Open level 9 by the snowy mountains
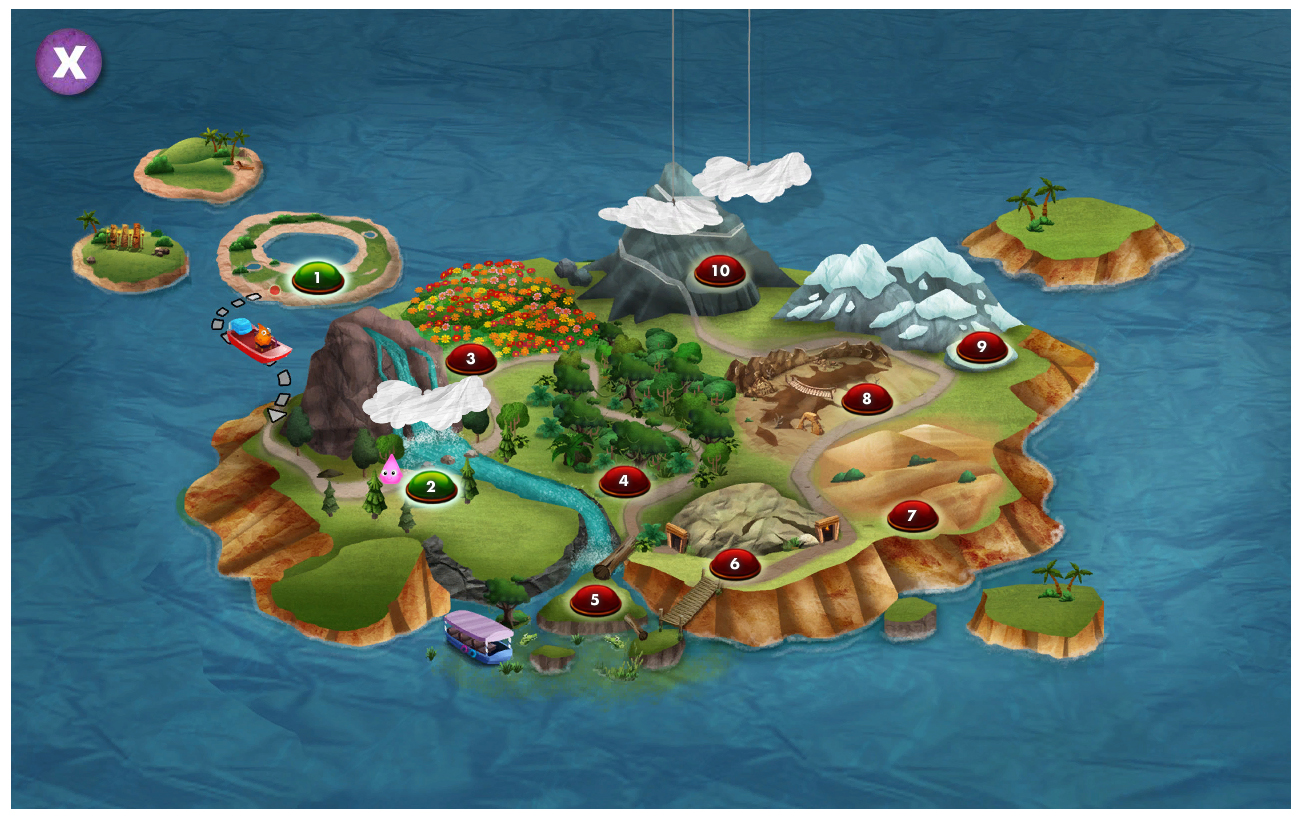This screenshot has width=1302, height=822. point(981,347)
